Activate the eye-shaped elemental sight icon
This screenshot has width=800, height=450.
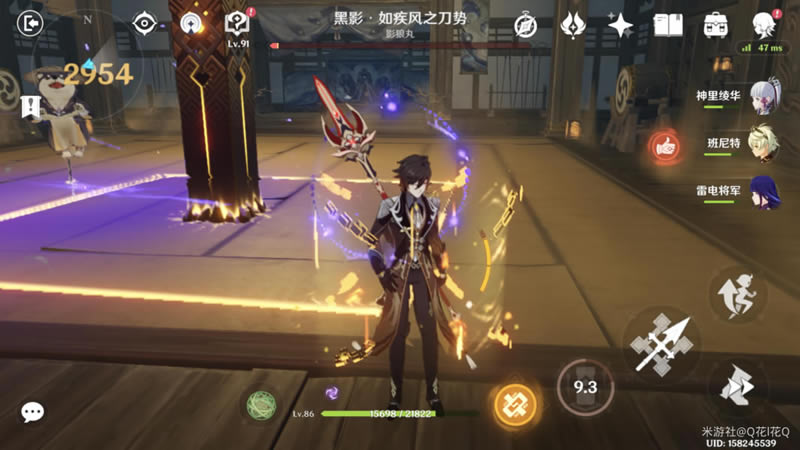pyautogui.click(x=144, y=24)
